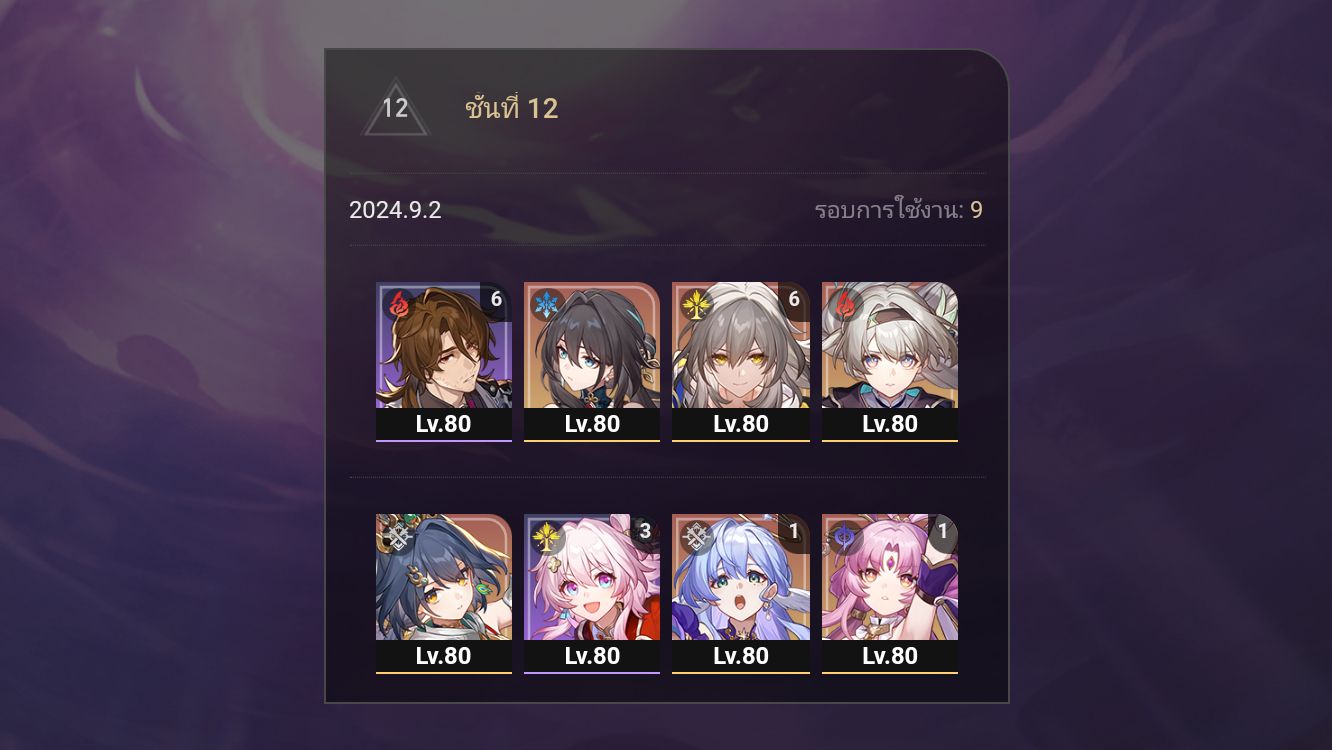Screen dimensions: 1332x750
Task: Select Firefly's character portrait
Action: coord(890,345)
